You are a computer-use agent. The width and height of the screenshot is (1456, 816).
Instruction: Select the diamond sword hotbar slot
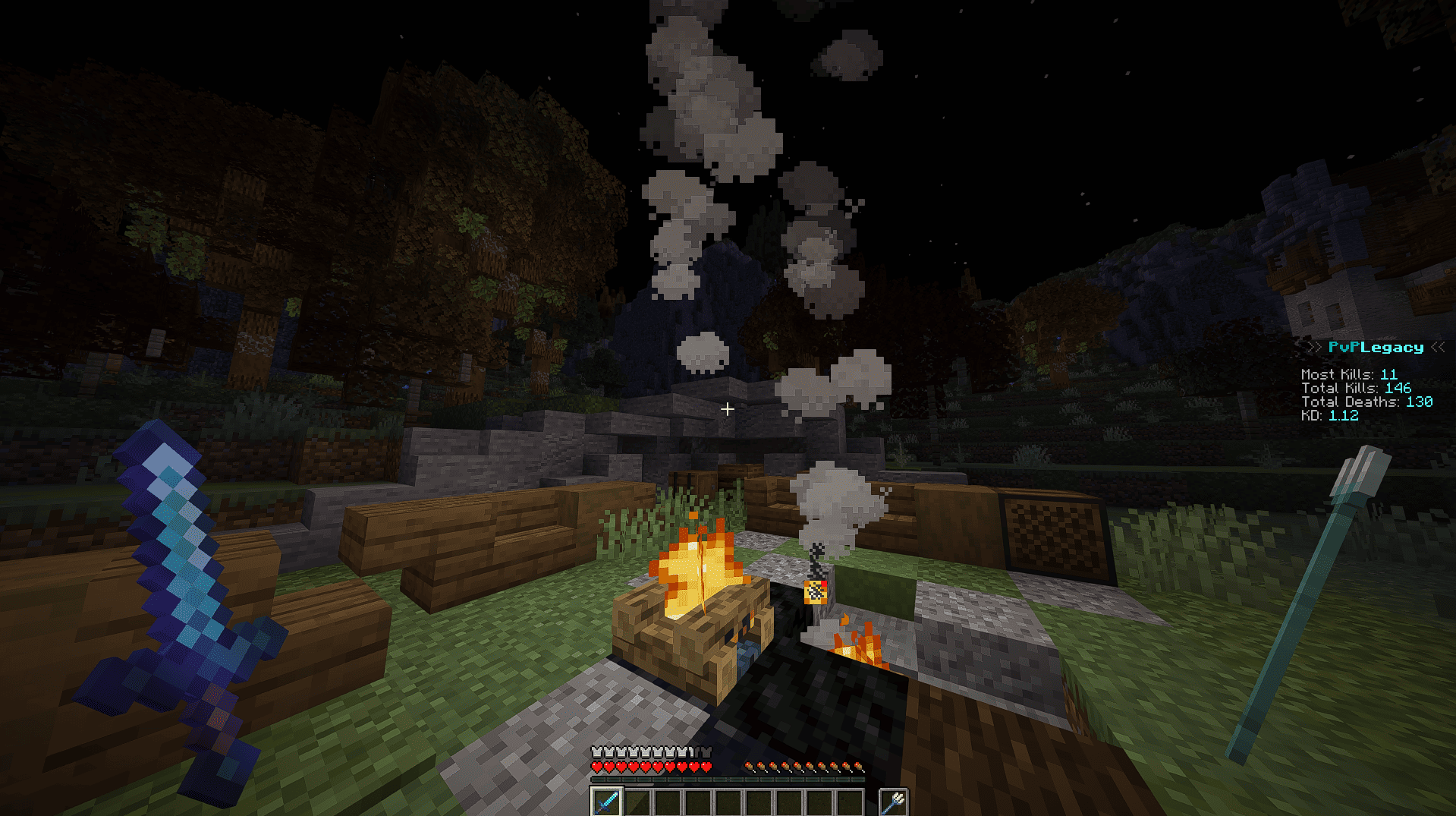(606, 802)
